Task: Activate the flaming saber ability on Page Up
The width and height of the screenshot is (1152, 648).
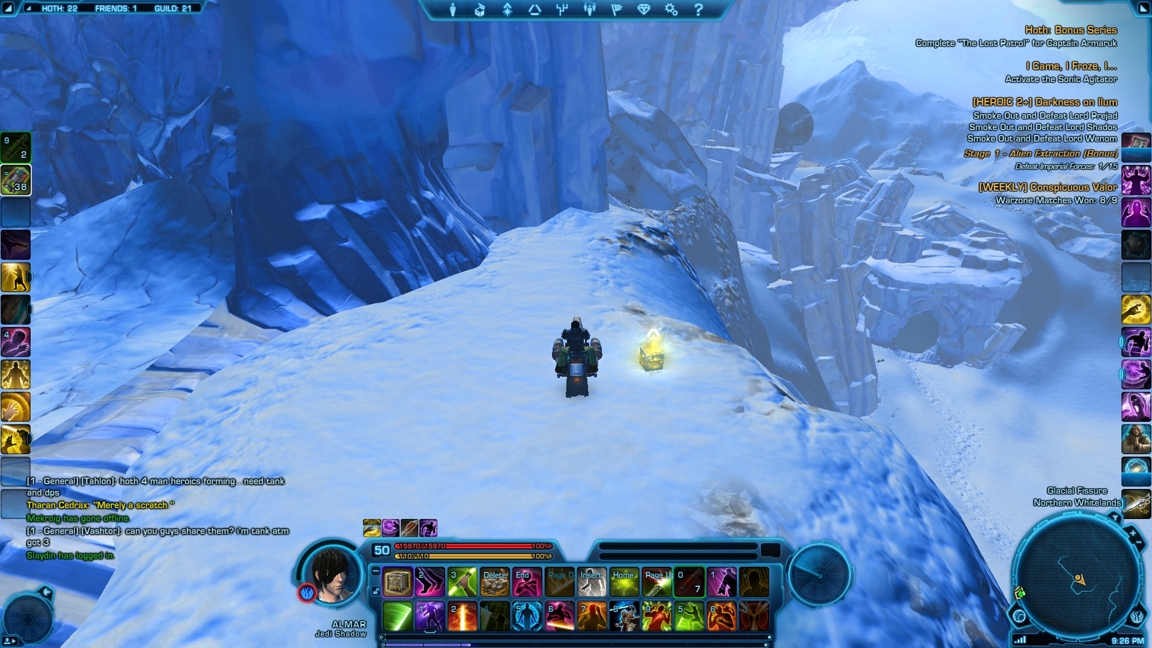Action: click(657, 582)
